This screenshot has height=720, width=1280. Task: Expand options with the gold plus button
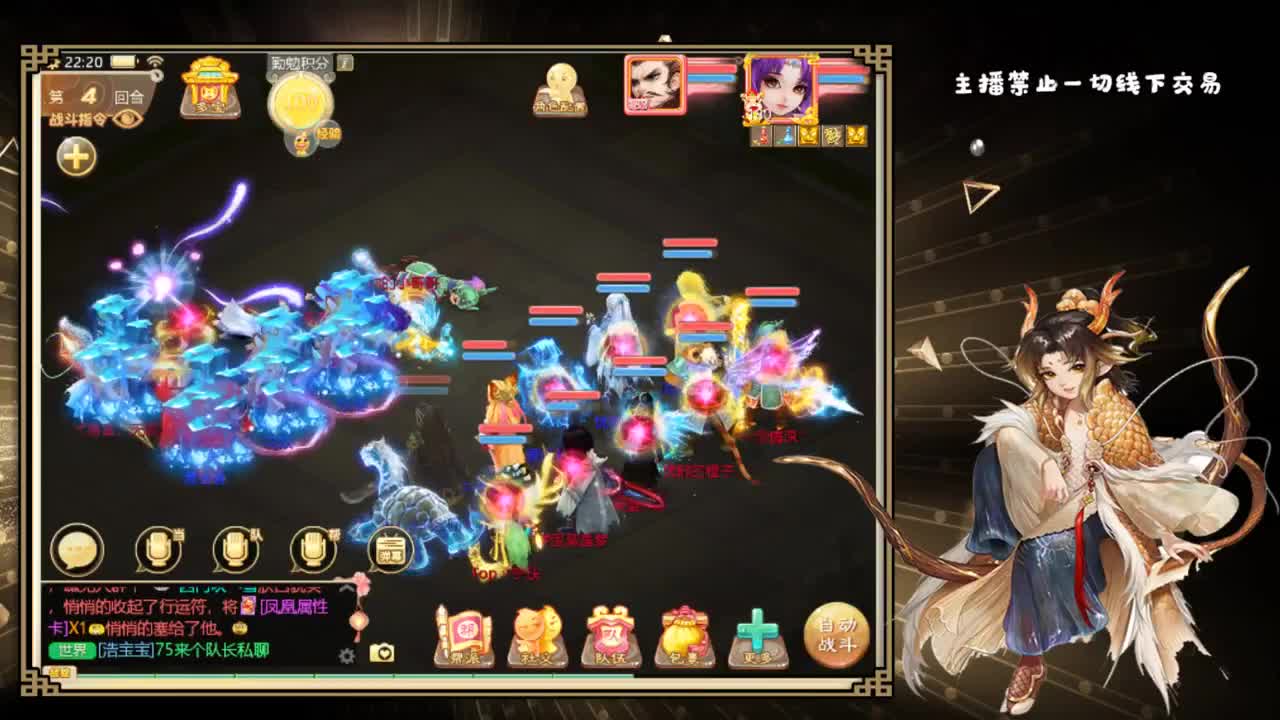[75, 155]
